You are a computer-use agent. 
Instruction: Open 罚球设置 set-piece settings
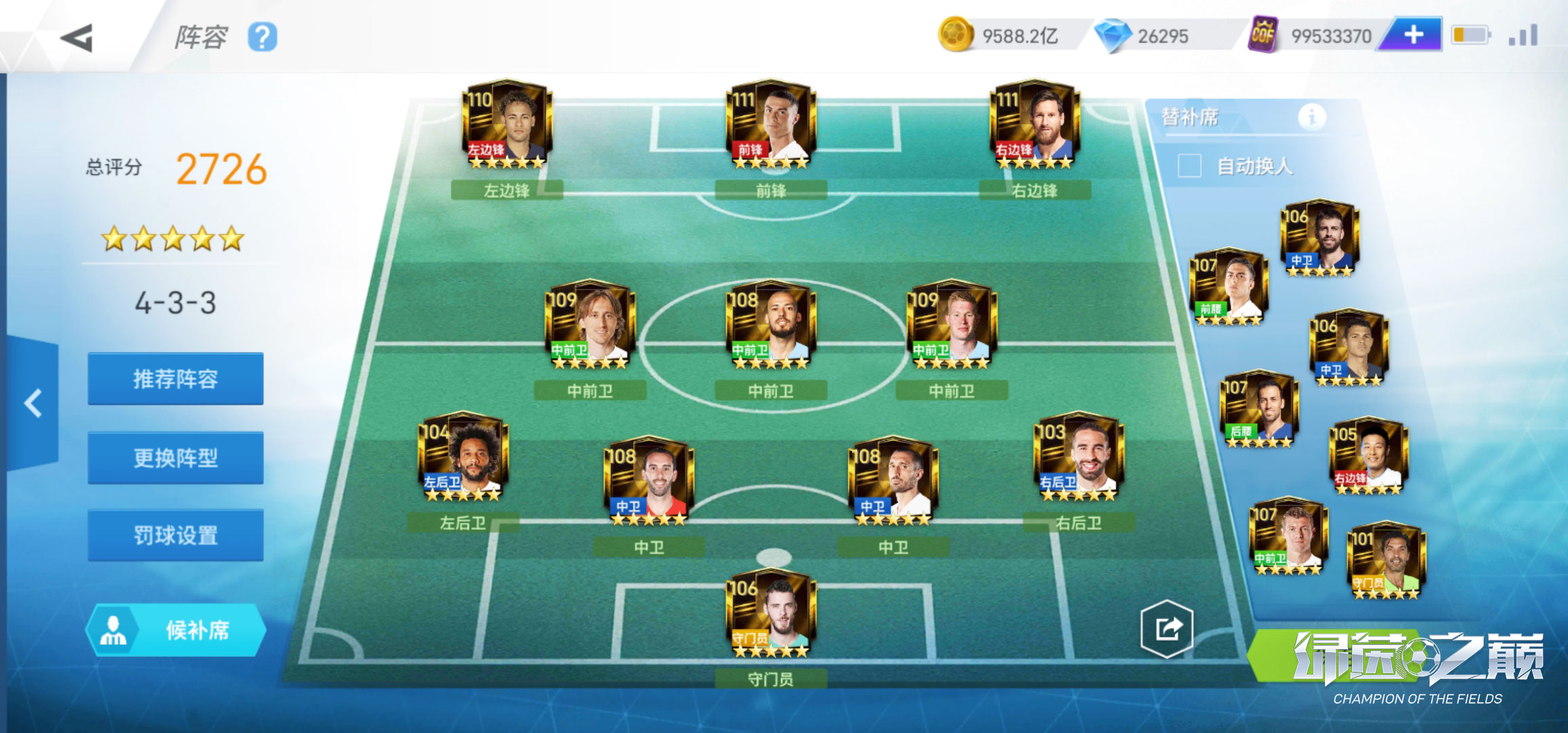coord(175,535)
